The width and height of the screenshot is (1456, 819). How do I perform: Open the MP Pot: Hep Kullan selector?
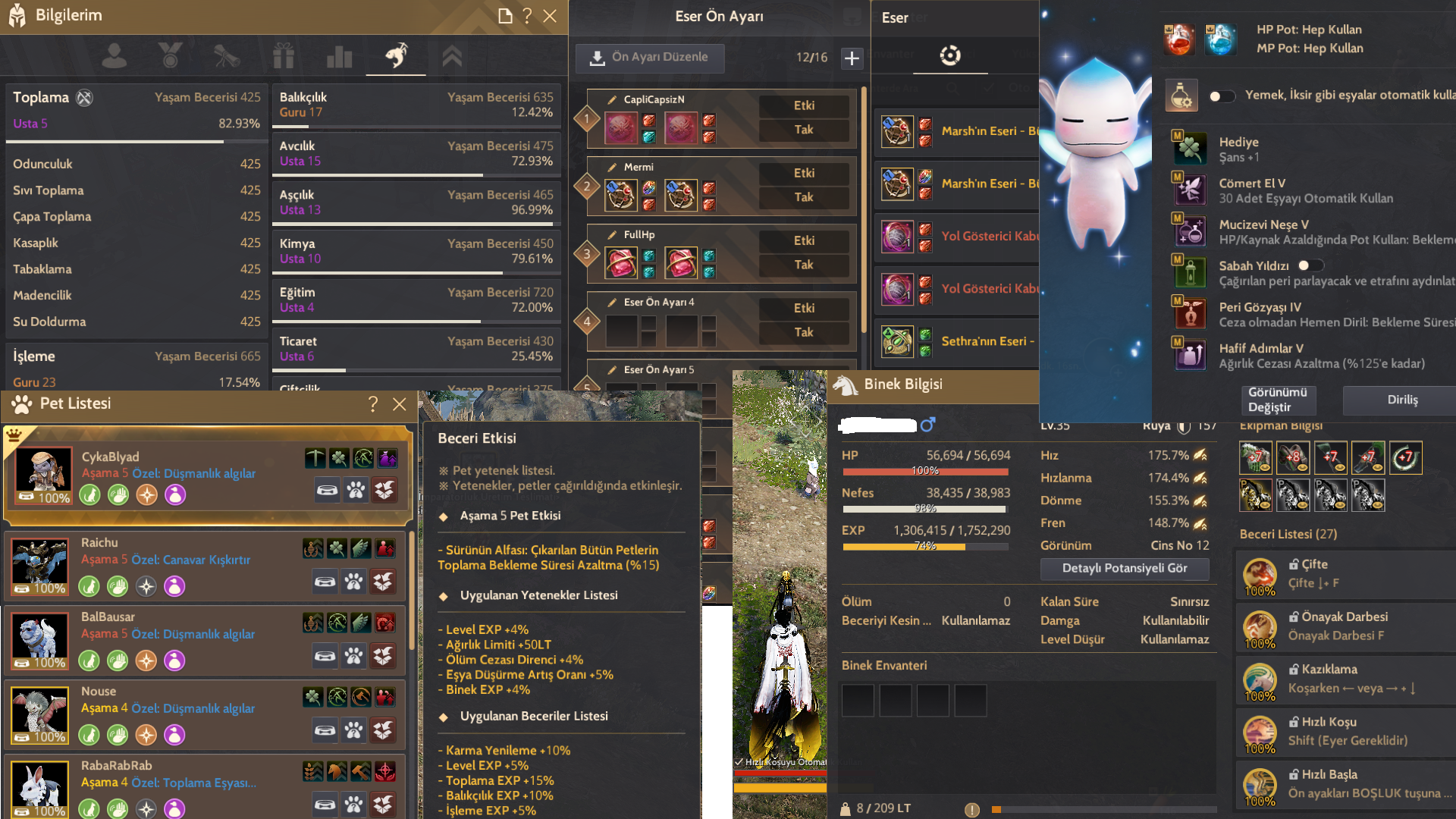pyautogui.click(x=1221, y=39)
